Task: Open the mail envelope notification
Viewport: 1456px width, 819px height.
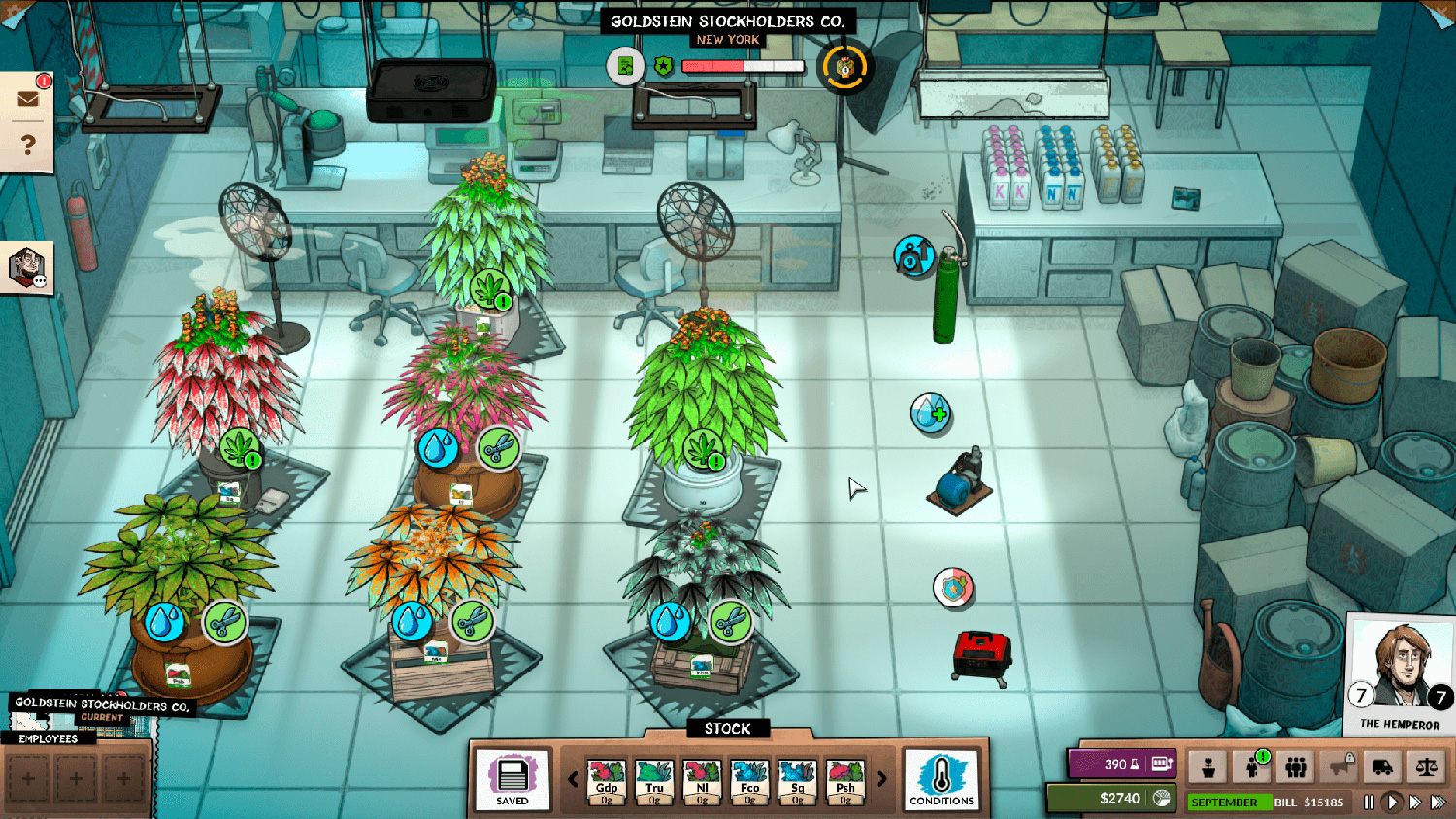Action: click(27, 98)
